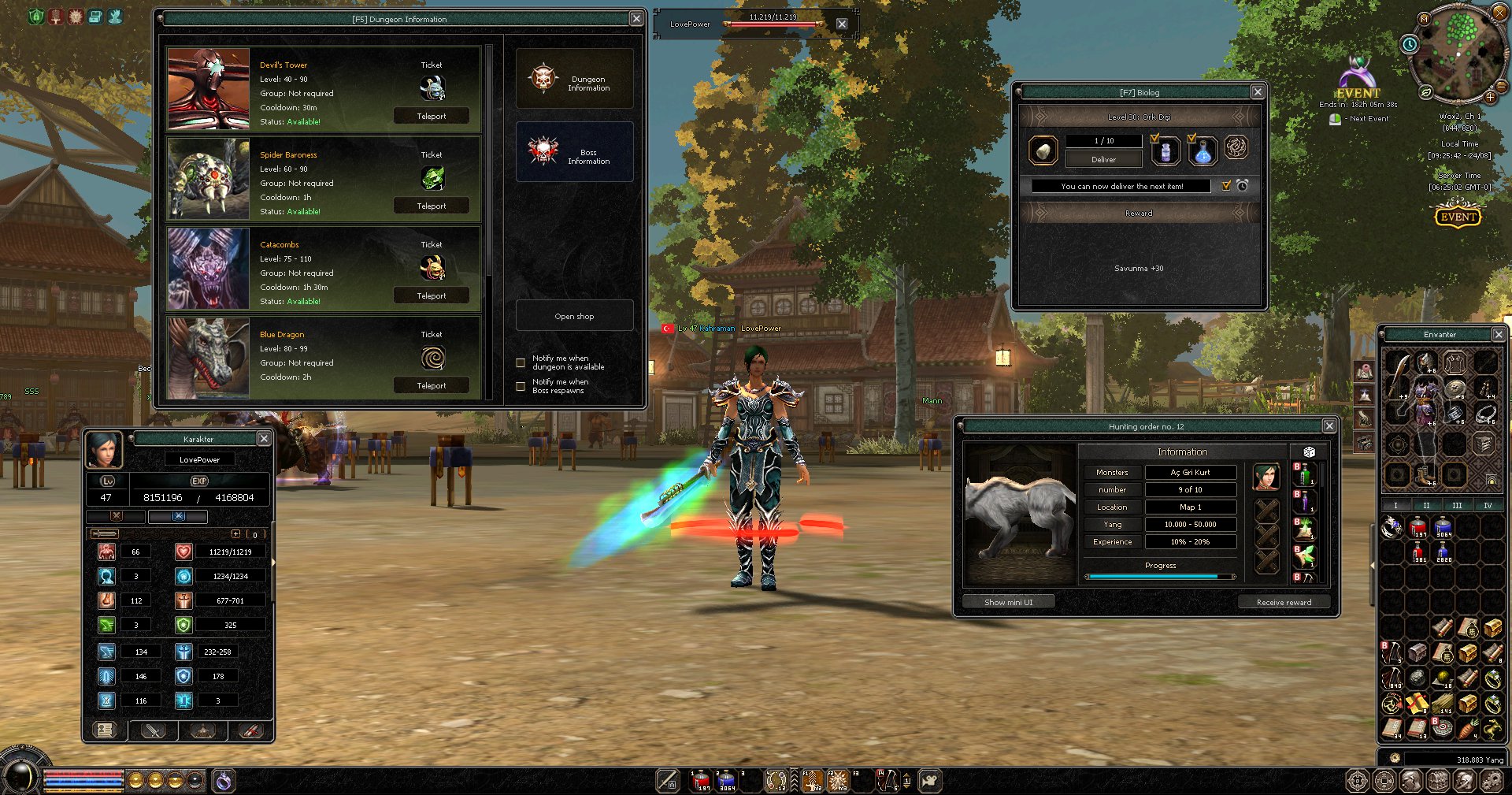Close the Karakter character window

pyautogui.click(x=264, y=439)
